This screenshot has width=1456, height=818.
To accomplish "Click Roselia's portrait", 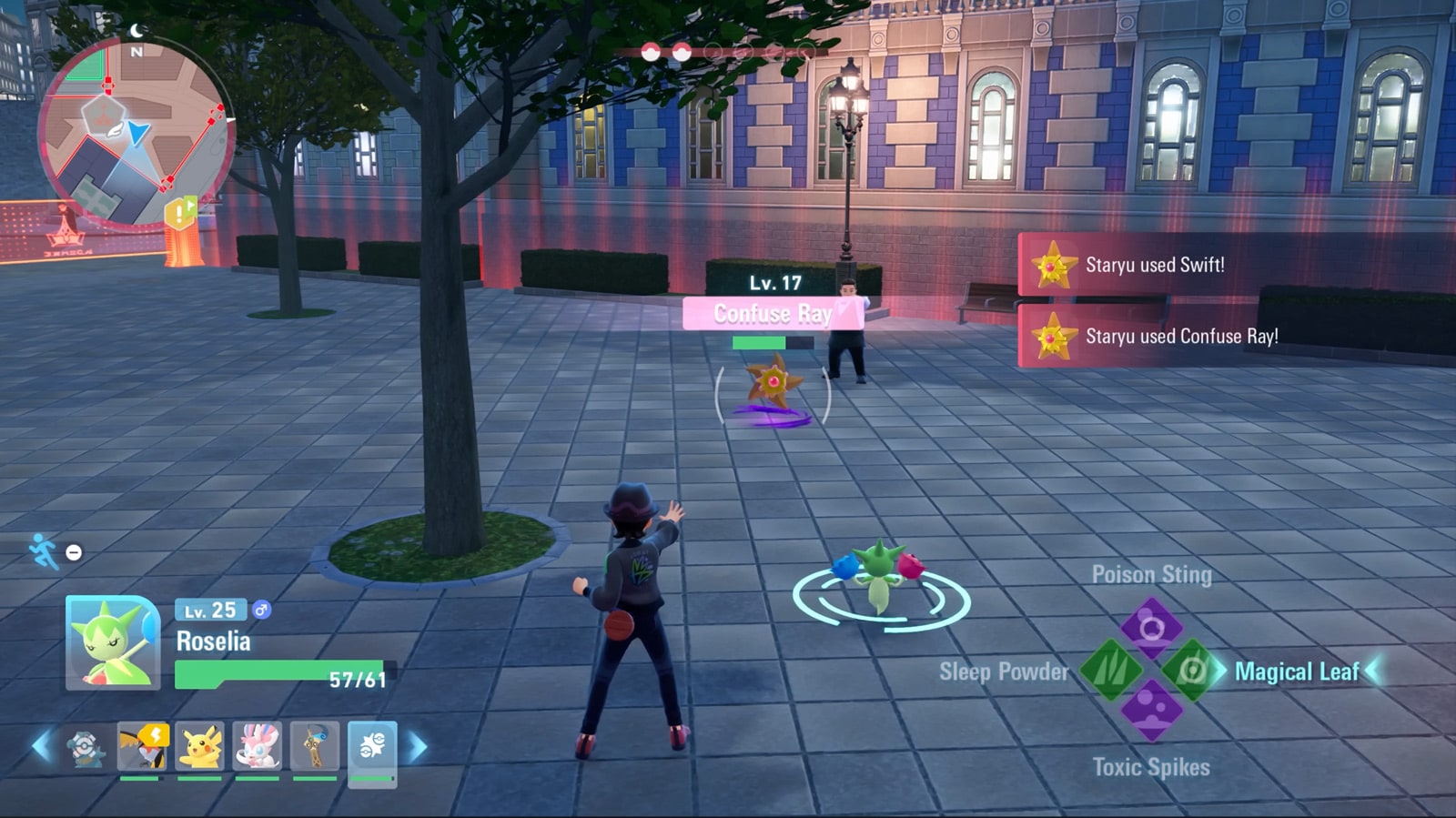I will click(113, 642).
